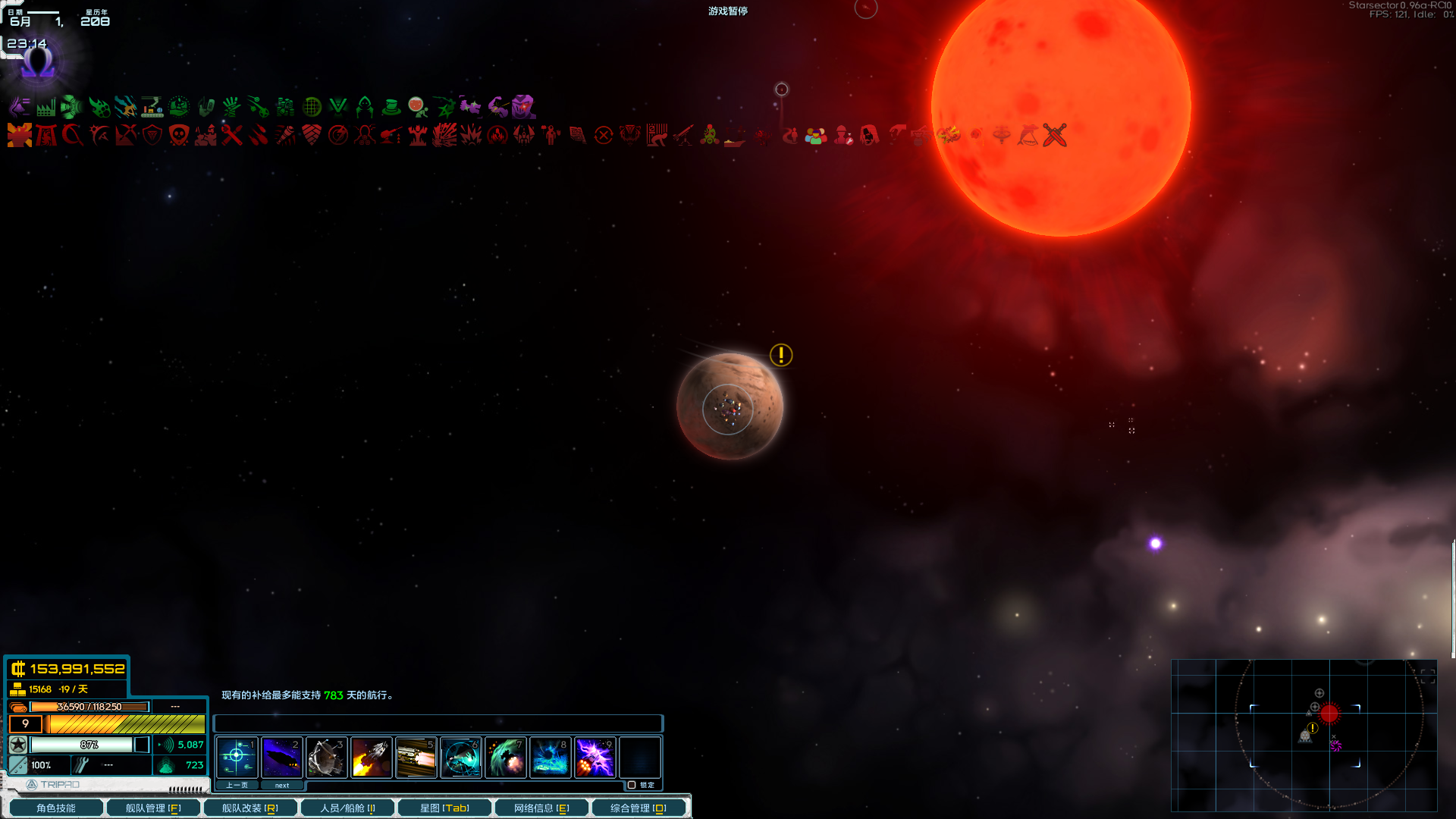Activate the sensor ability in slot 1
This screenshot has height=819, width=1456.
click(x=237, y=757)
